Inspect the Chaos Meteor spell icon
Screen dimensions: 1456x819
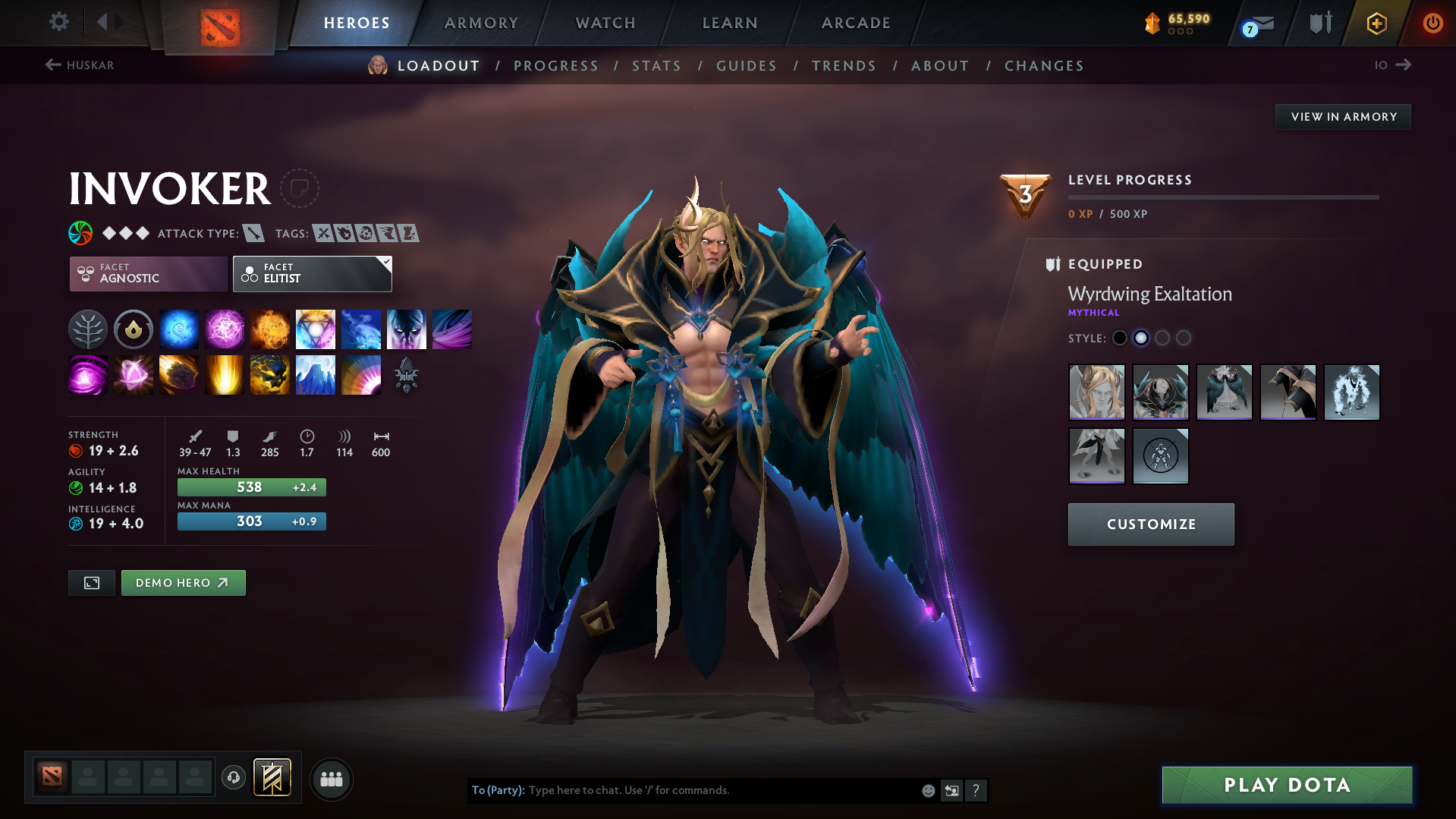pyautogui.click(x=179, y=374)
